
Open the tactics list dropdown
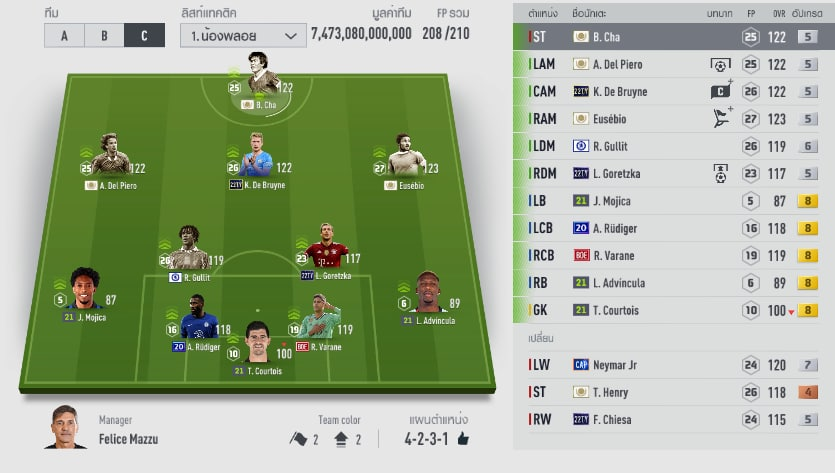click(x=243, y=35)
